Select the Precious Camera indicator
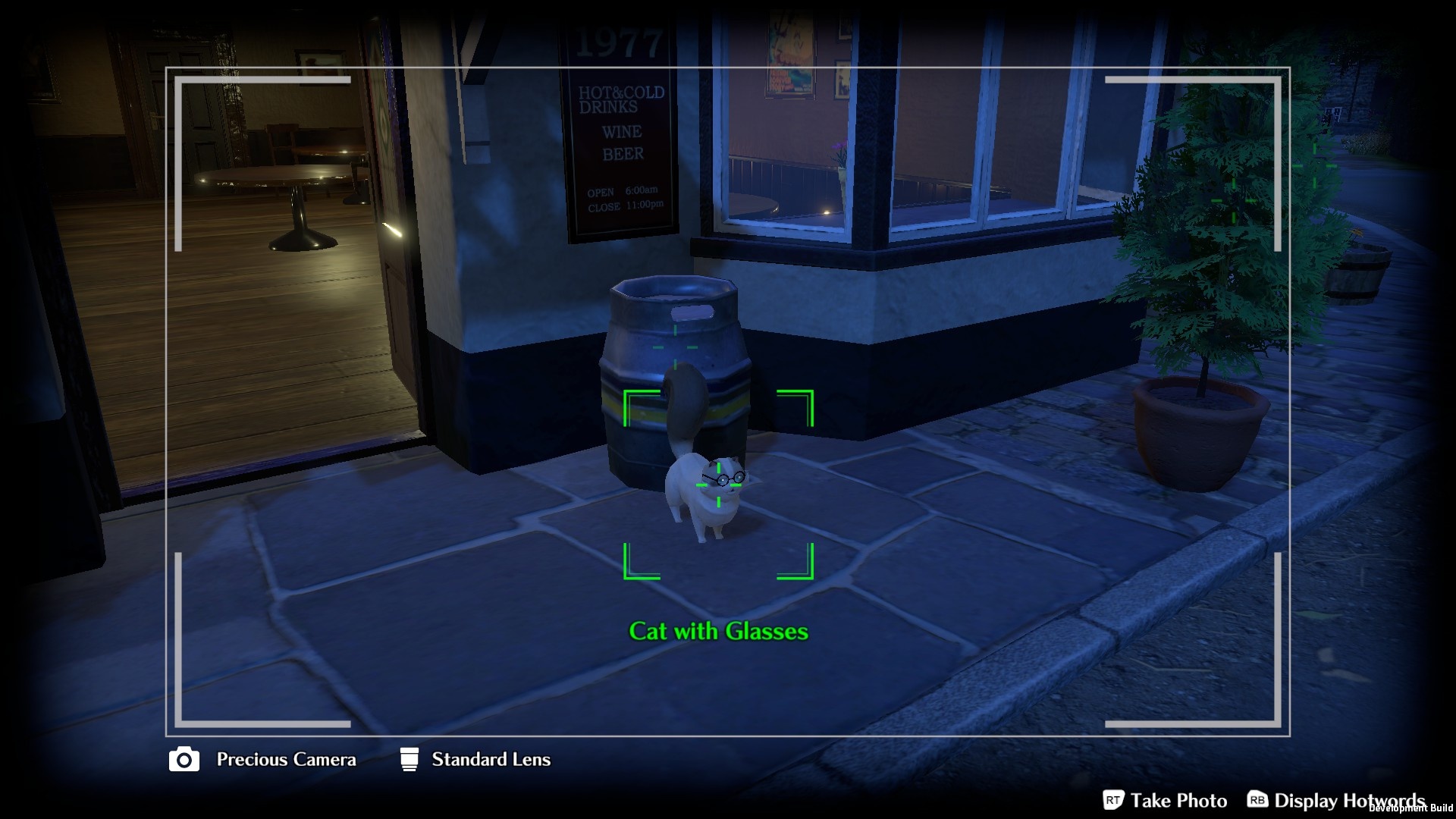The height and width of the screenshot is (819, 1456). (262, 759)
